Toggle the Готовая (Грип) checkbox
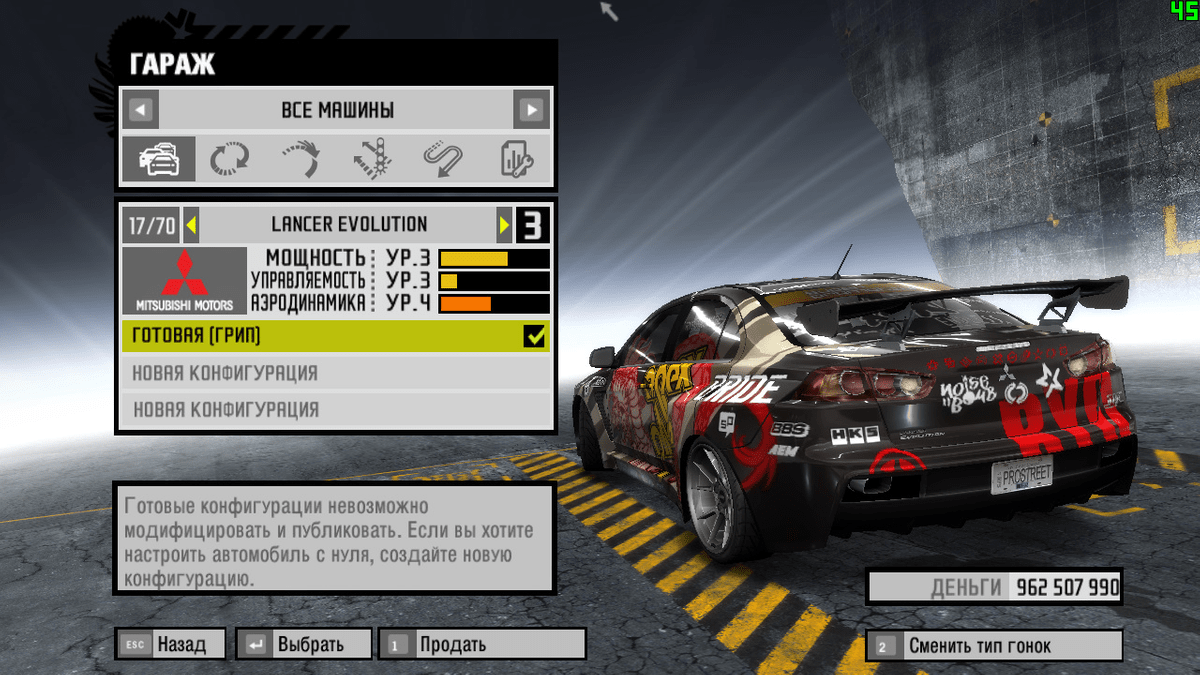This screenshot has width=1200, height=675. coord(536,336)
